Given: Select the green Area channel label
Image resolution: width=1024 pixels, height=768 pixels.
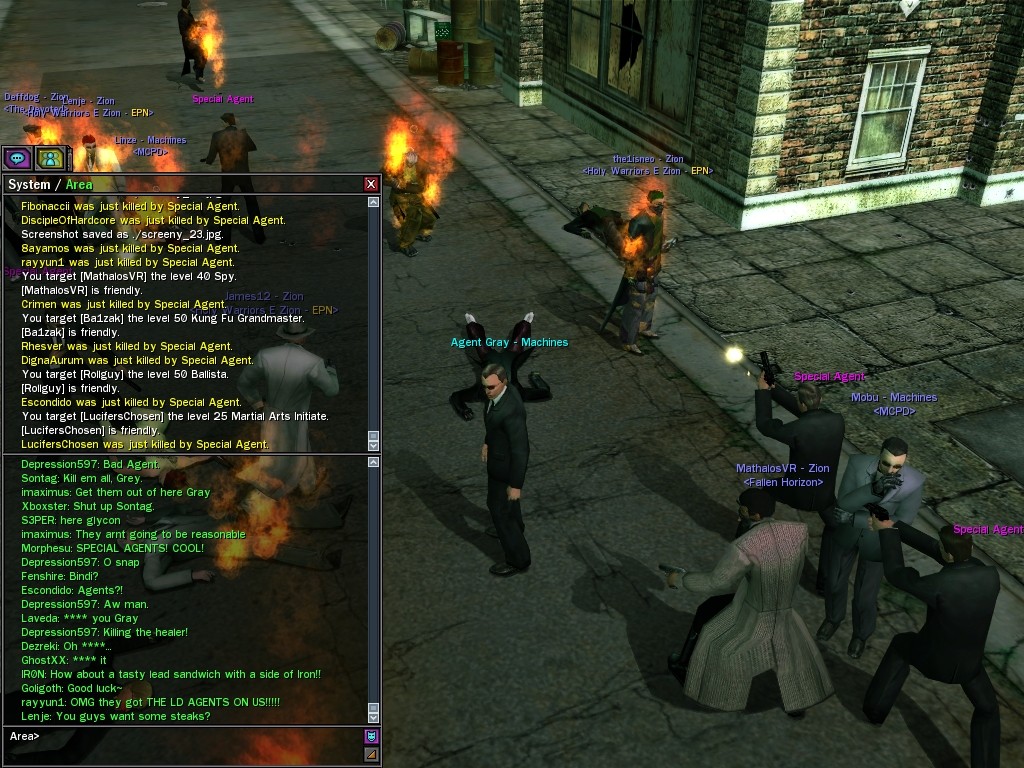Looking at the screenshot, I should (x=79, y=184).
